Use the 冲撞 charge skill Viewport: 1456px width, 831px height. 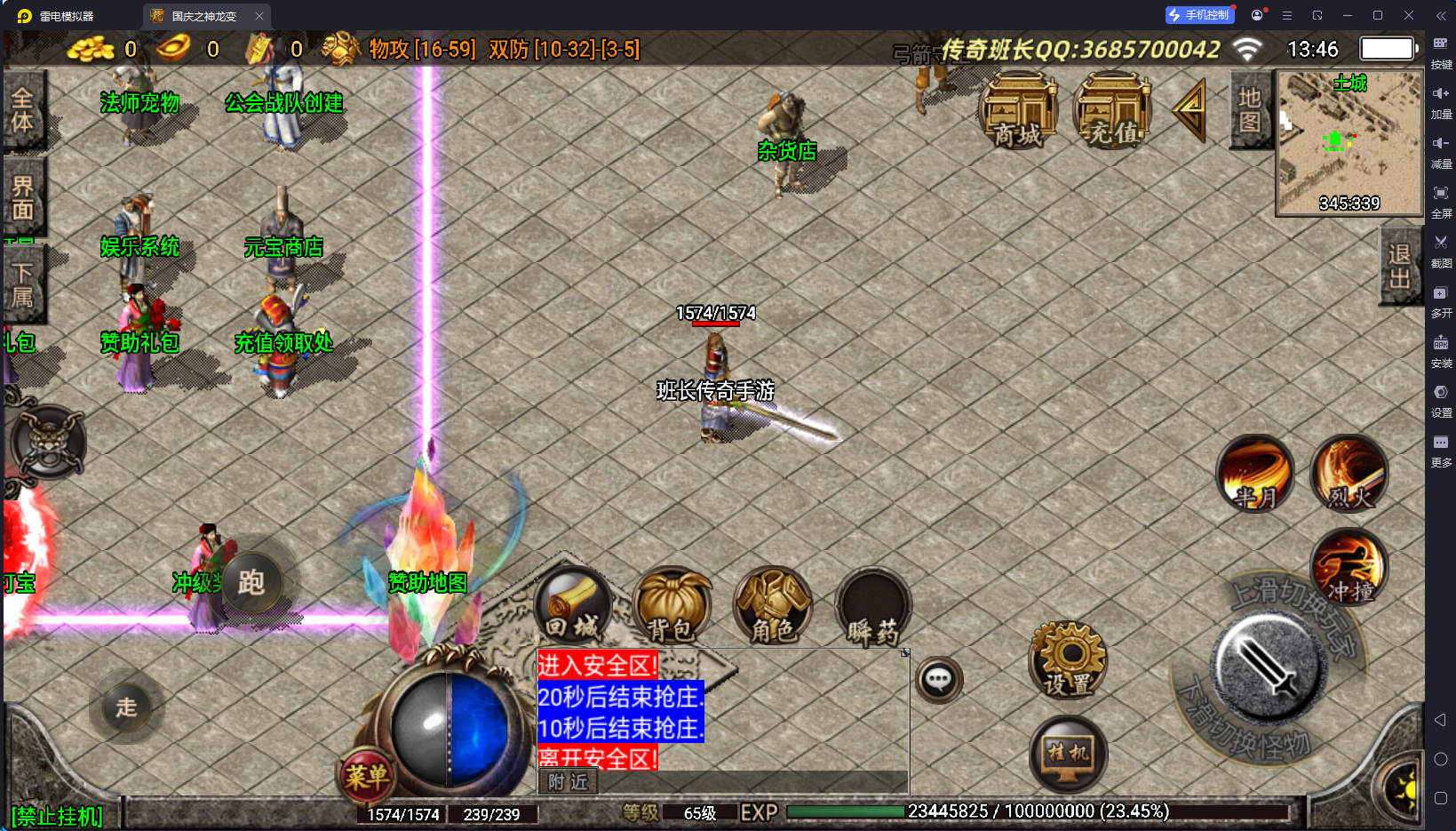coord(1349,568)
